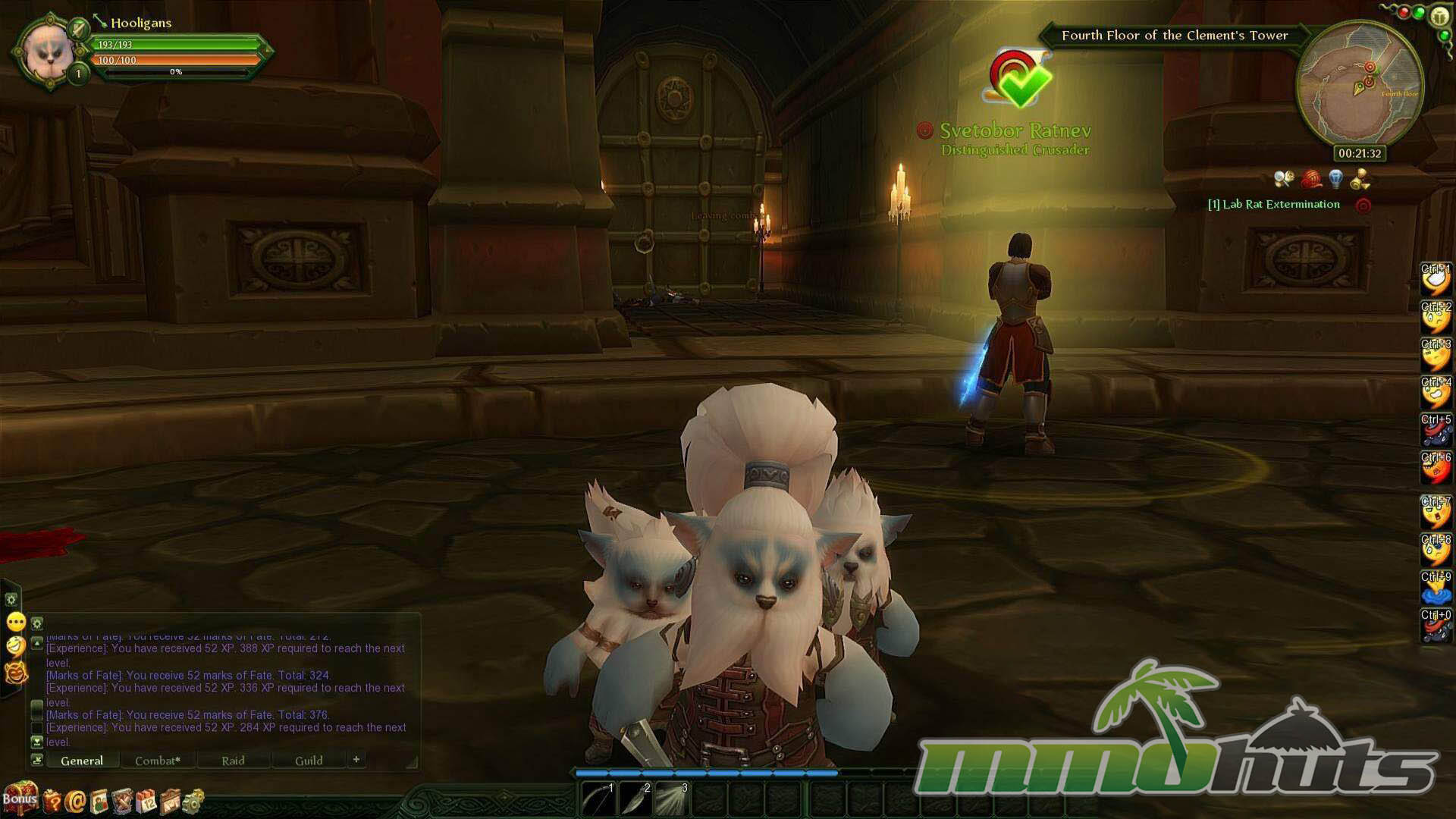
Task: Add a new chat tab with the plus button
Action: pyautogui.click(x=356, y=759)
